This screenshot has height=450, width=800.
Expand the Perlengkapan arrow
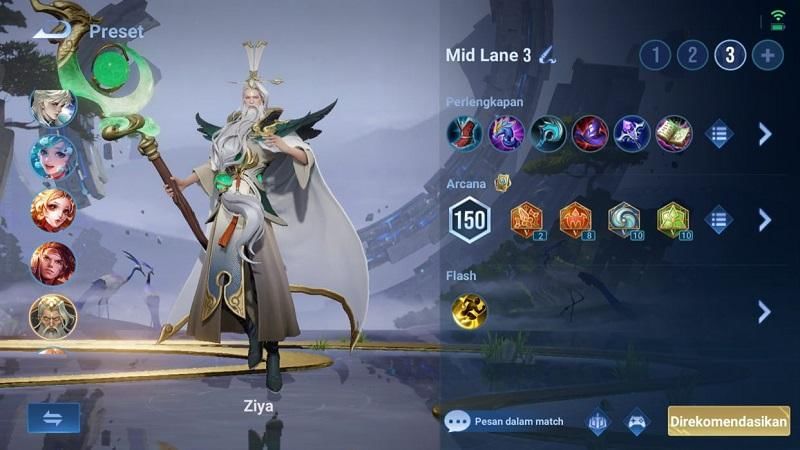pyautogui.click(x=765, y=134)
